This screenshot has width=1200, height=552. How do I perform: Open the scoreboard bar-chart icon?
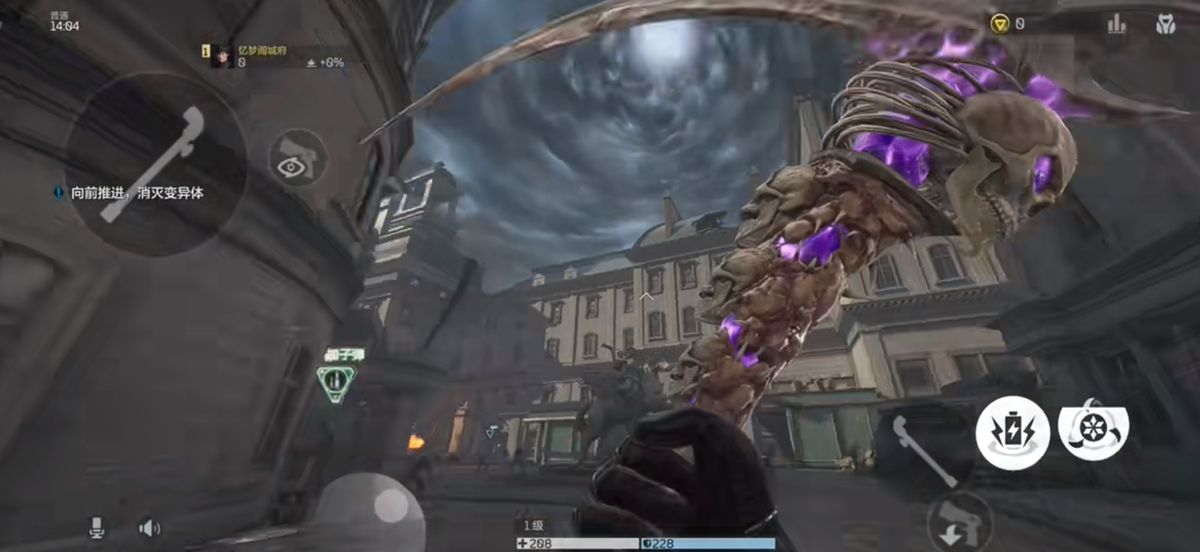(x=1116, y=24)
